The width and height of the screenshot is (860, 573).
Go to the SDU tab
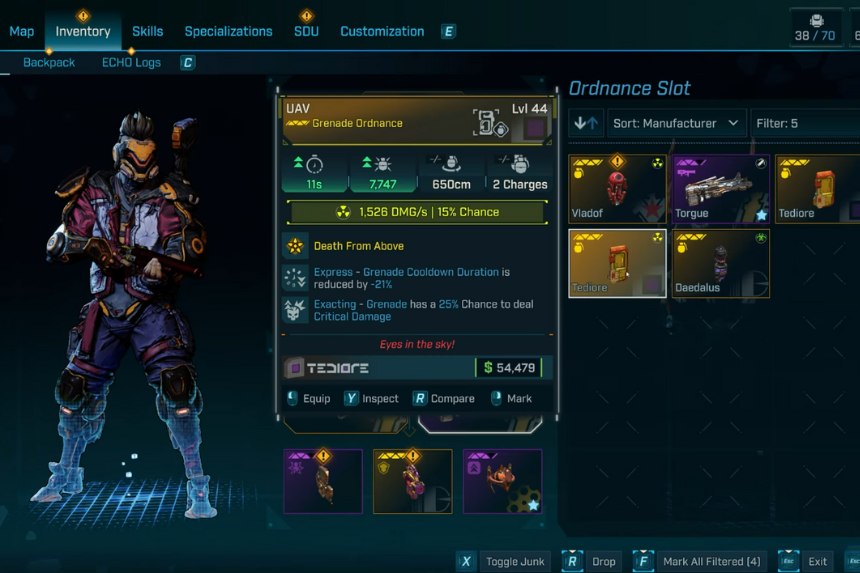(x=306, y=31)
